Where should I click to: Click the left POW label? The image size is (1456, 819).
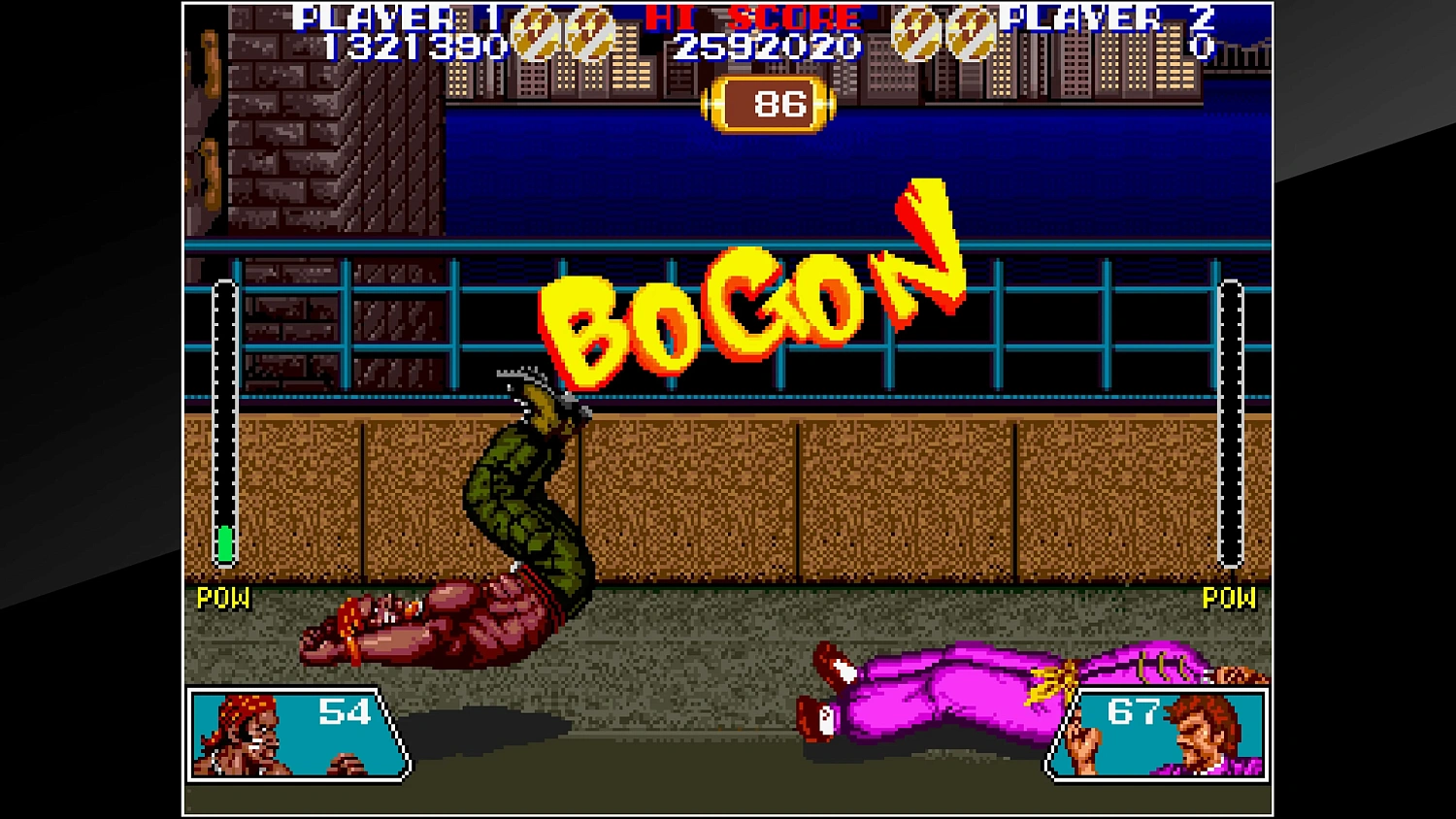[x=222, y=599]
